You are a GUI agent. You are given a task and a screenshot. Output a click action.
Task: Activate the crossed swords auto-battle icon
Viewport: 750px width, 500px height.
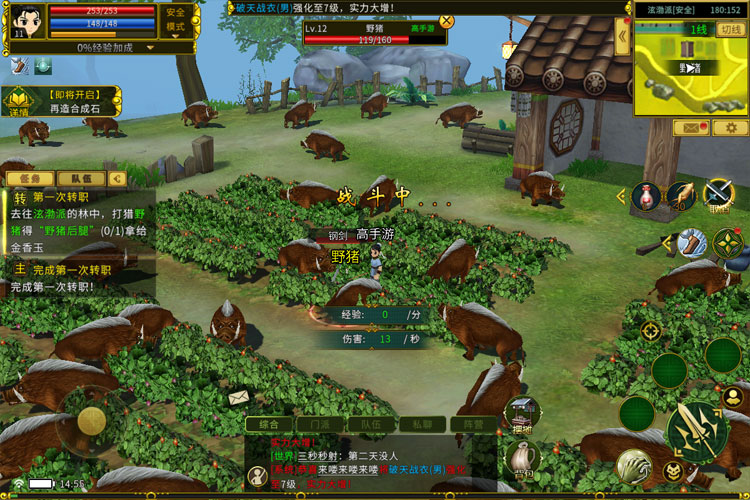719,192
